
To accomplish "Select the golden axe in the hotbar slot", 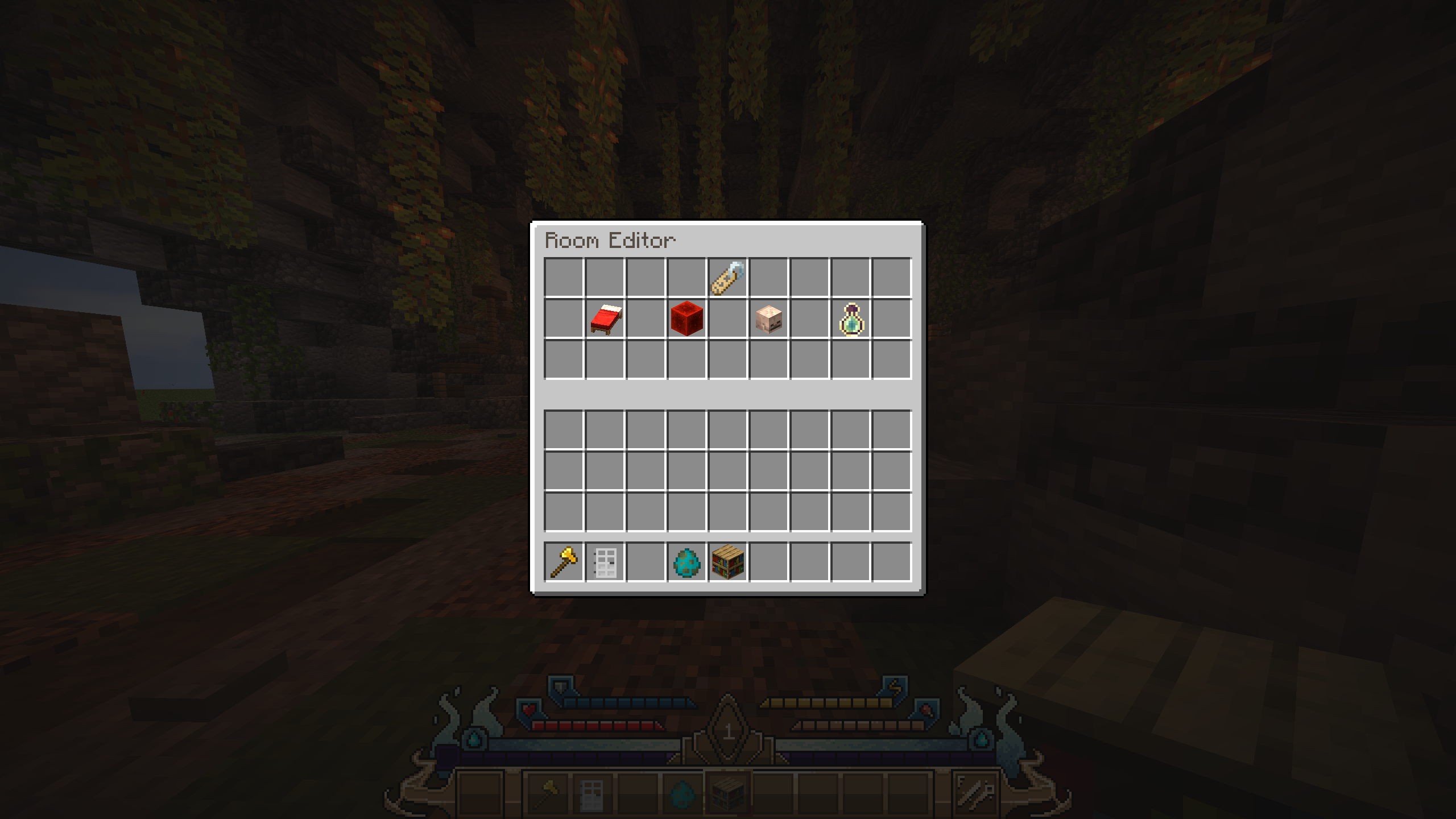I will (562, 561).
